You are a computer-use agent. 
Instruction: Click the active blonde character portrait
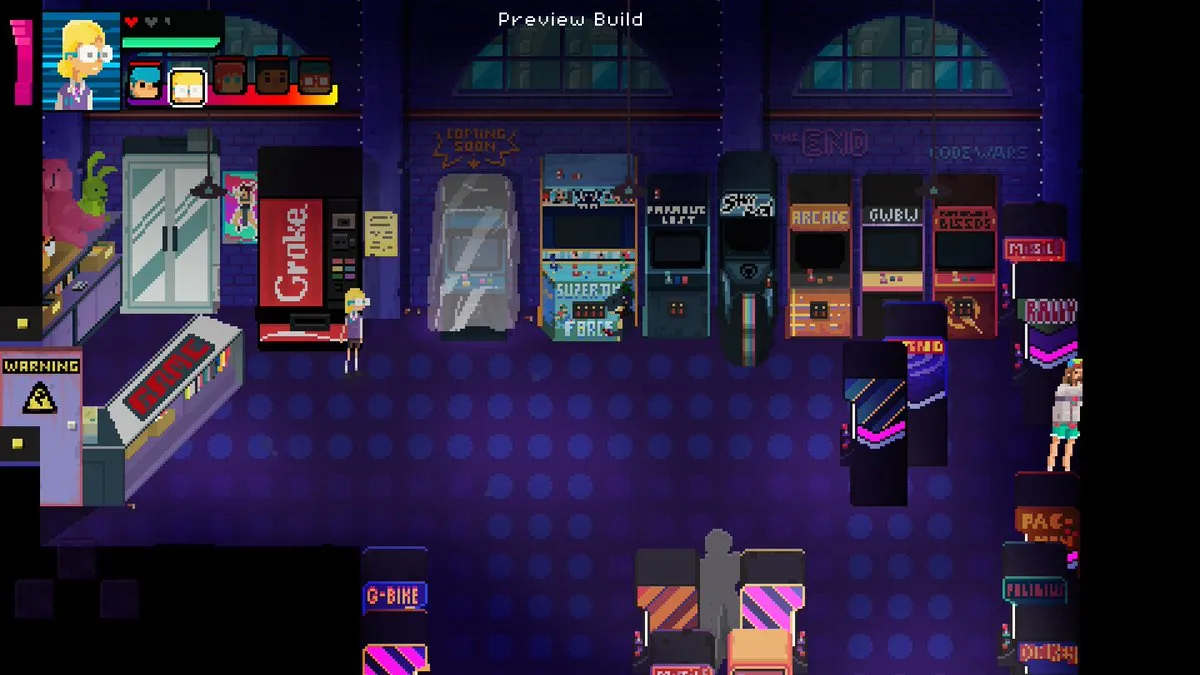click(82, 60)
